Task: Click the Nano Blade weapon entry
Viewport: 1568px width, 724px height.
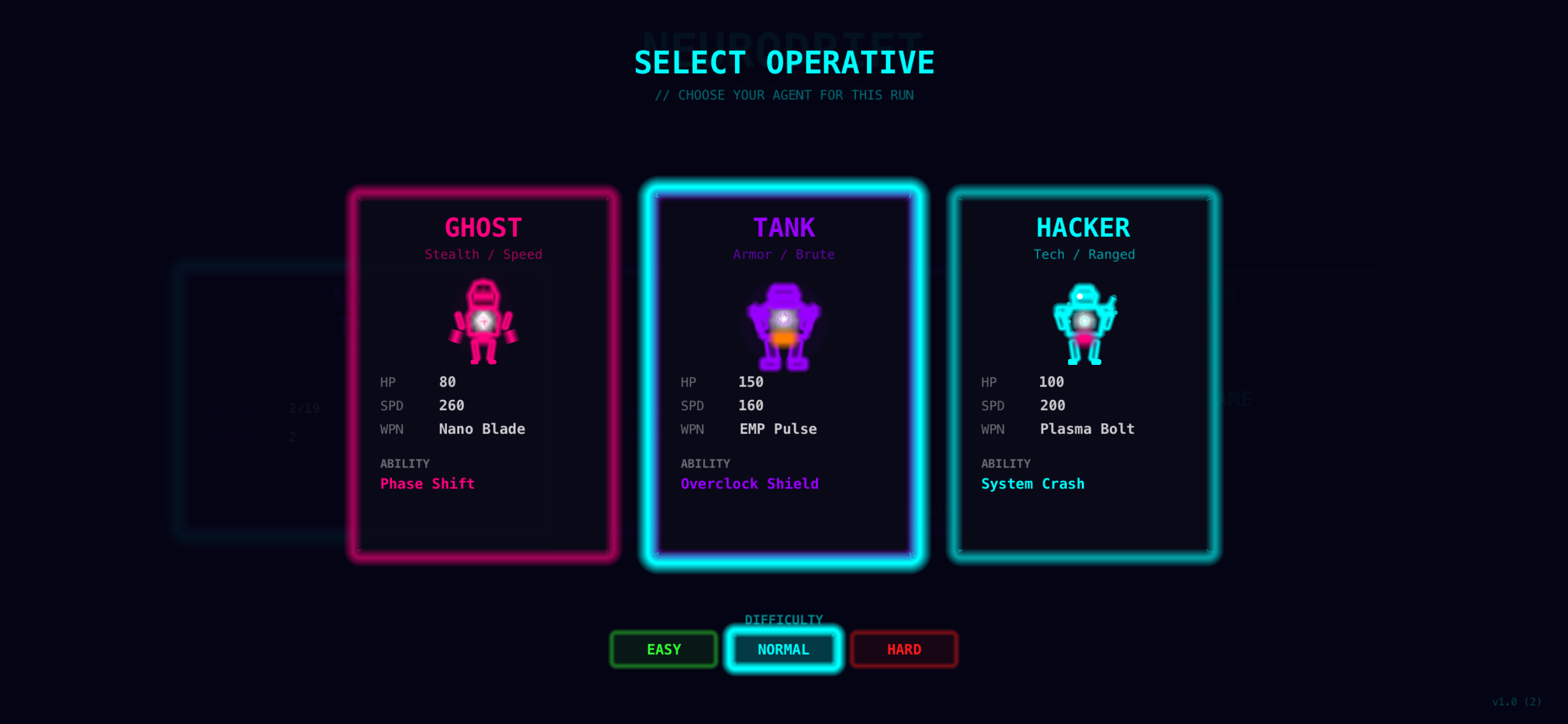Action: click(x=481, y=429)
